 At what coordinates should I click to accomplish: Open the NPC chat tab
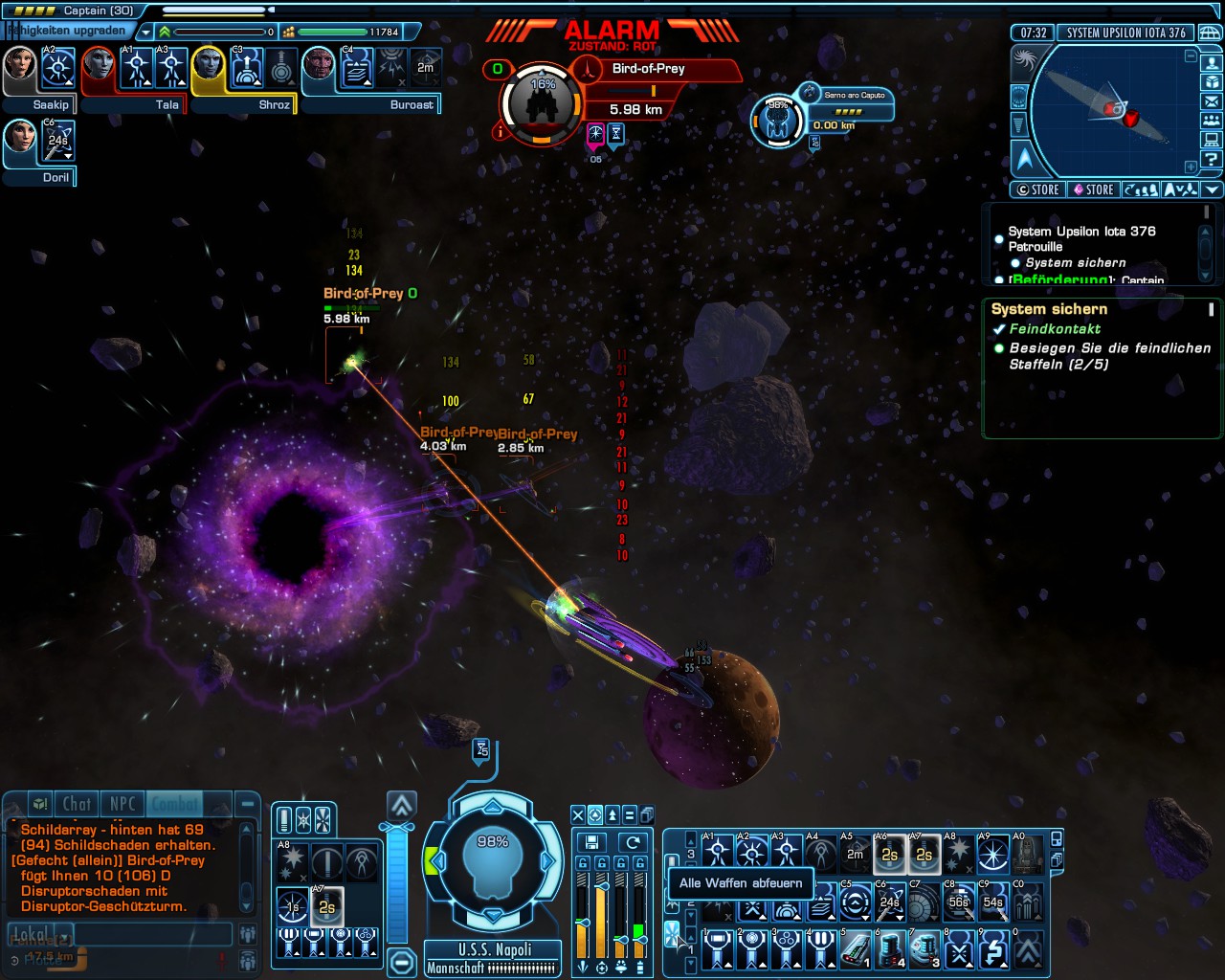point(122,804)
